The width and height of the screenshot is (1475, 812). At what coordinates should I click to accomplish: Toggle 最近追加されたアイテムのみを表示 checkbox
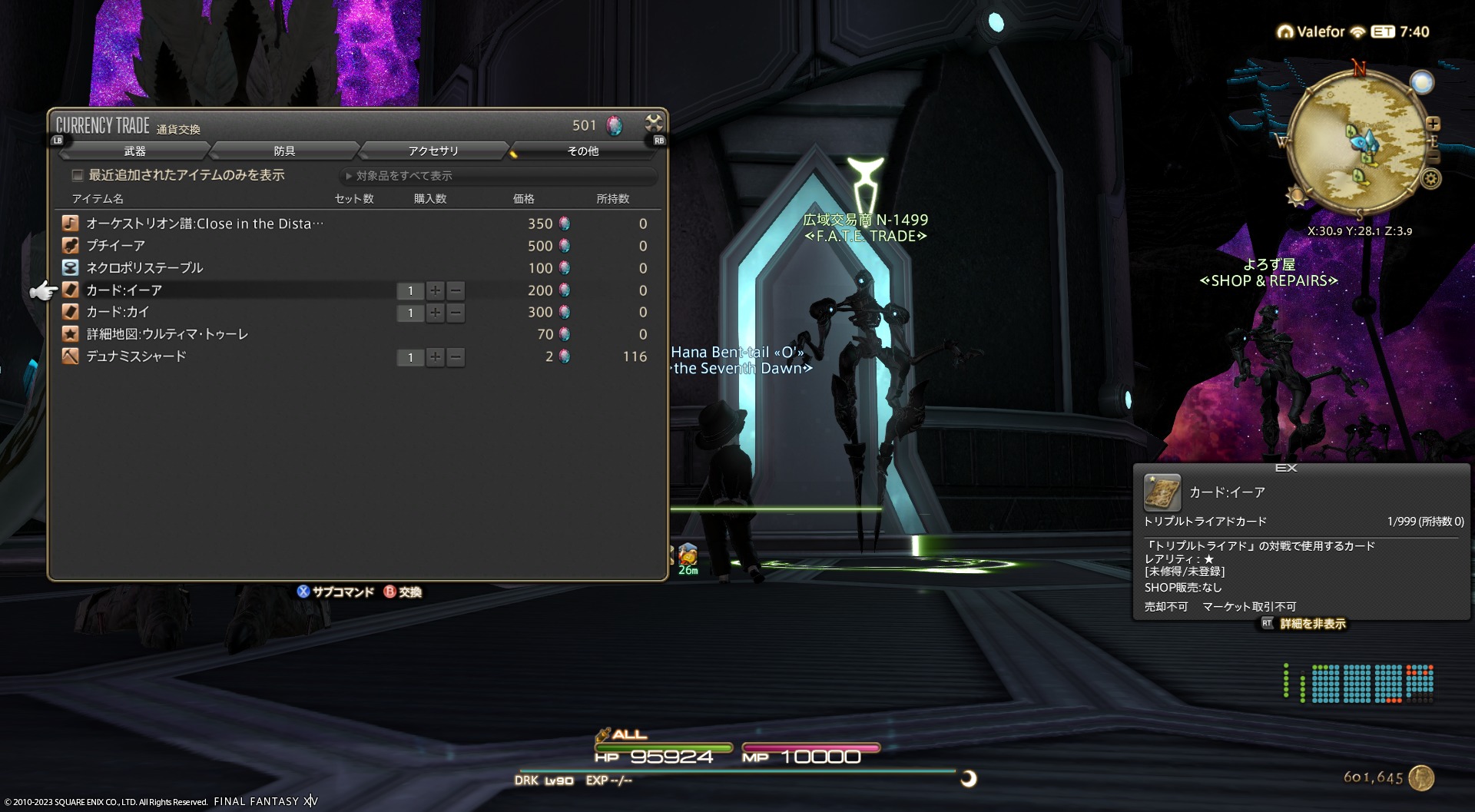[78, 175]
